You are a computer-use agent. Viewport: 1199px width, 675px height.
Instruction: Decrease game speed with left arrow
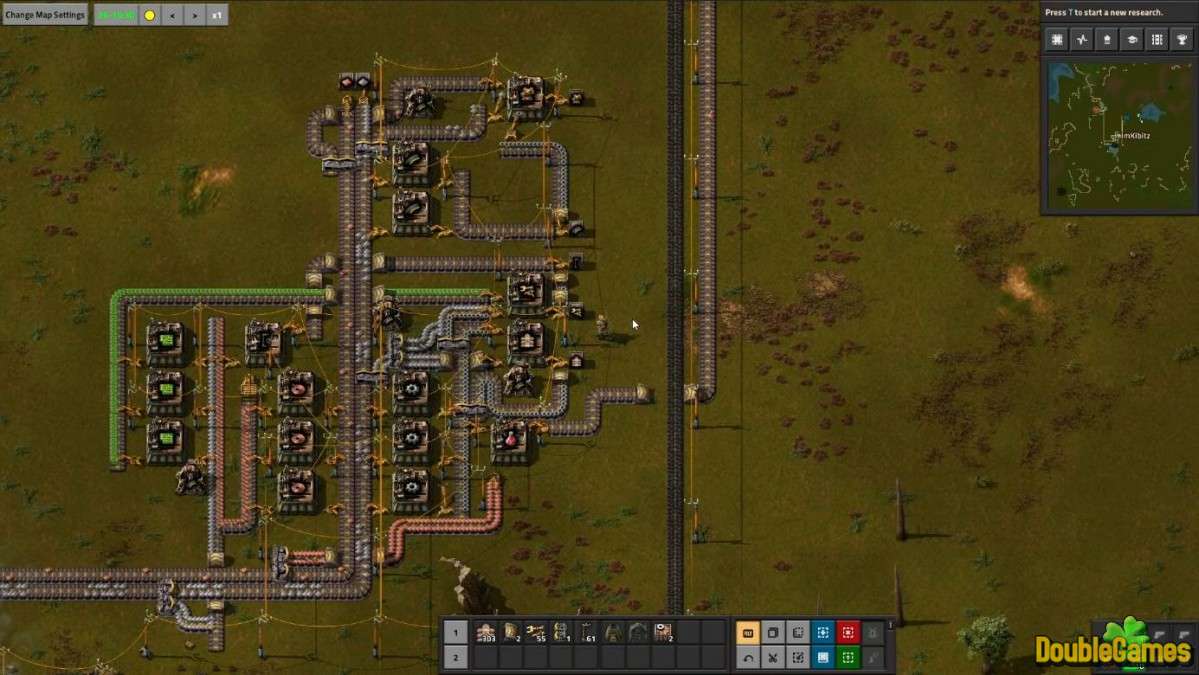coord(172,15)
